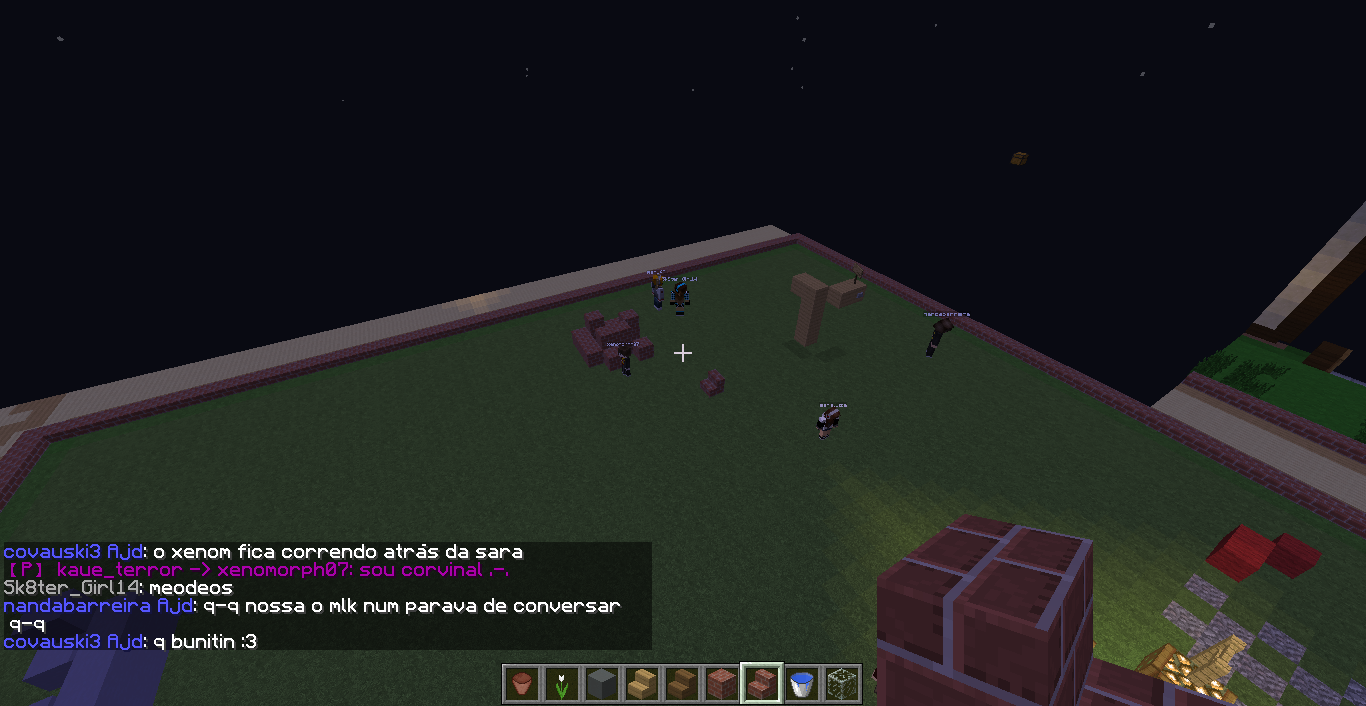
Task: Select the white tulip hotbar slot
Action: tap(561, 684)
